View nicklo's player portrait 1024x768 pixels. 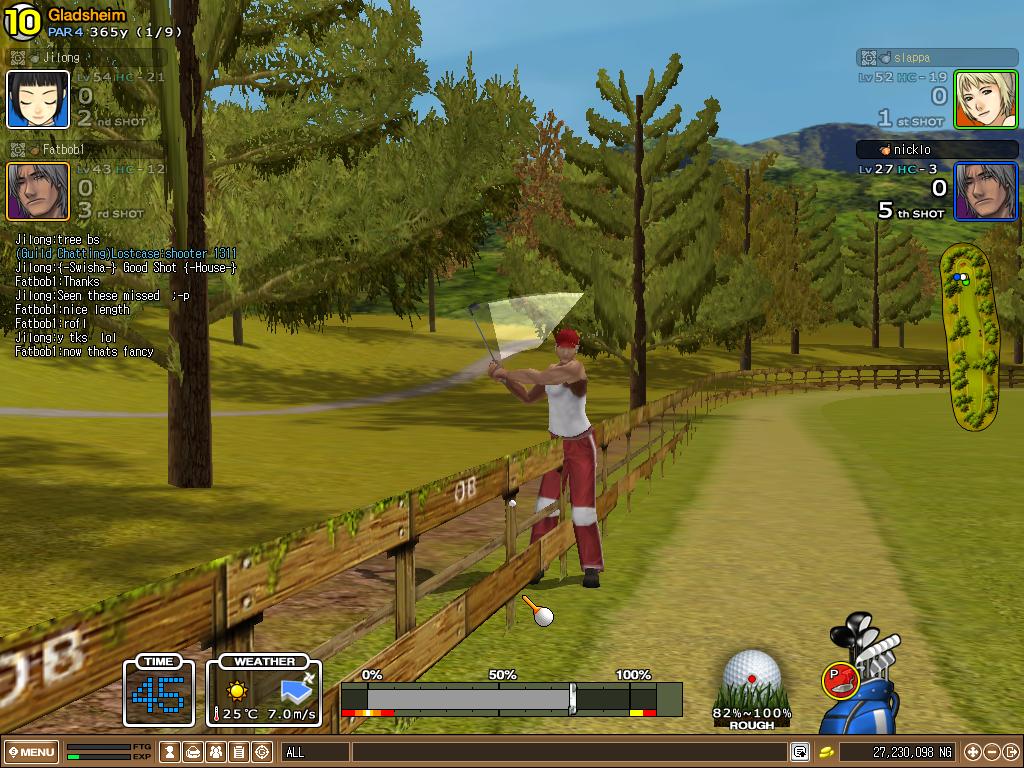click(x=985, y=191)
